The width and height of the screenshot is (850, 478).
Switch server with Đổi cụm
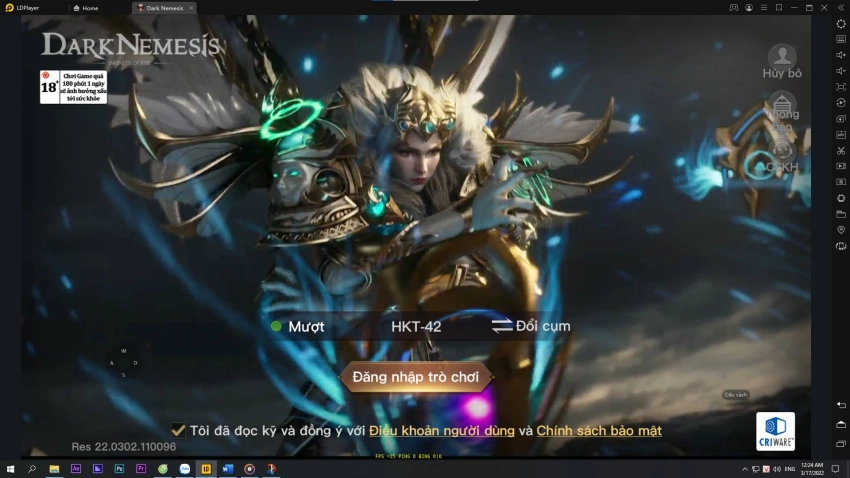click(531, 326)
